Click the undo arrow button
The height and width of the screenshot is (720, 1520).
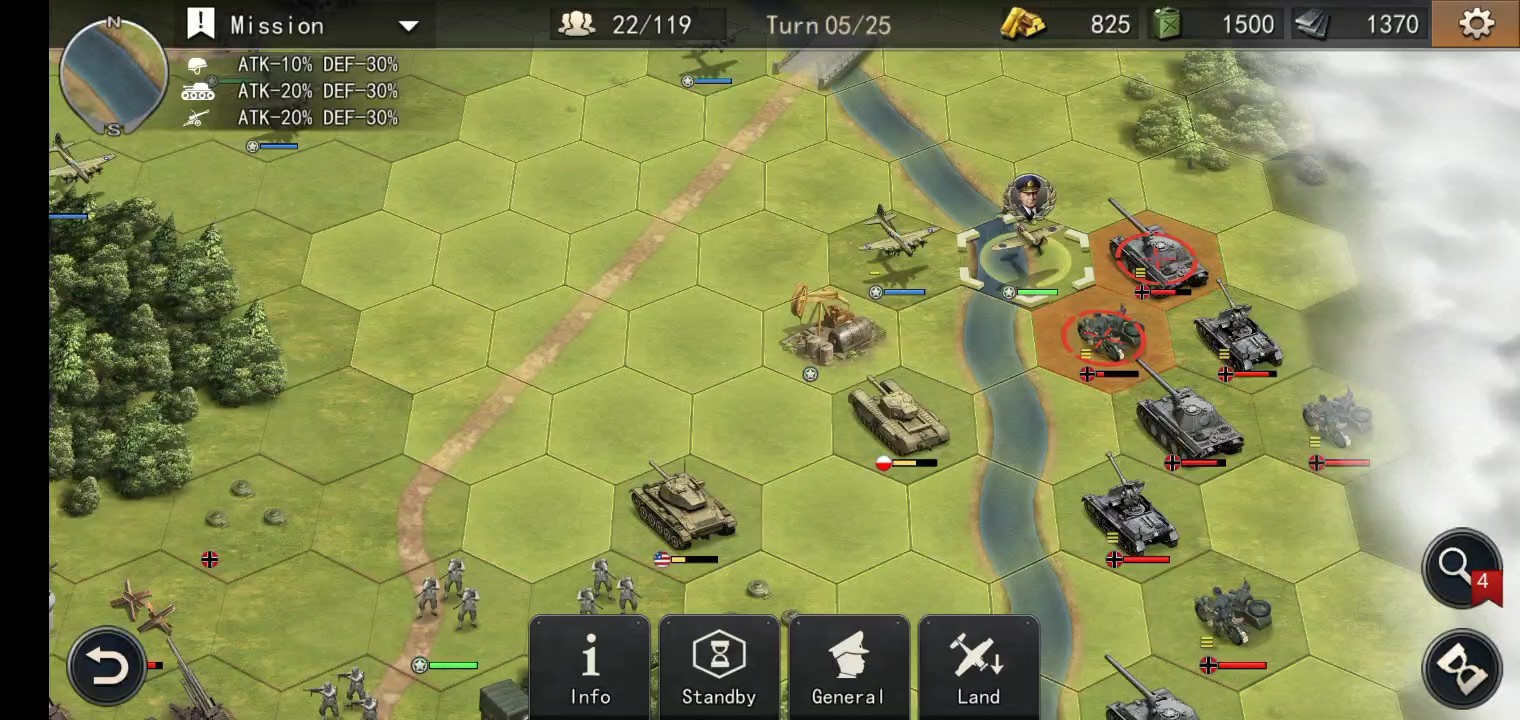pyautogui.click(x=106, y=667)
